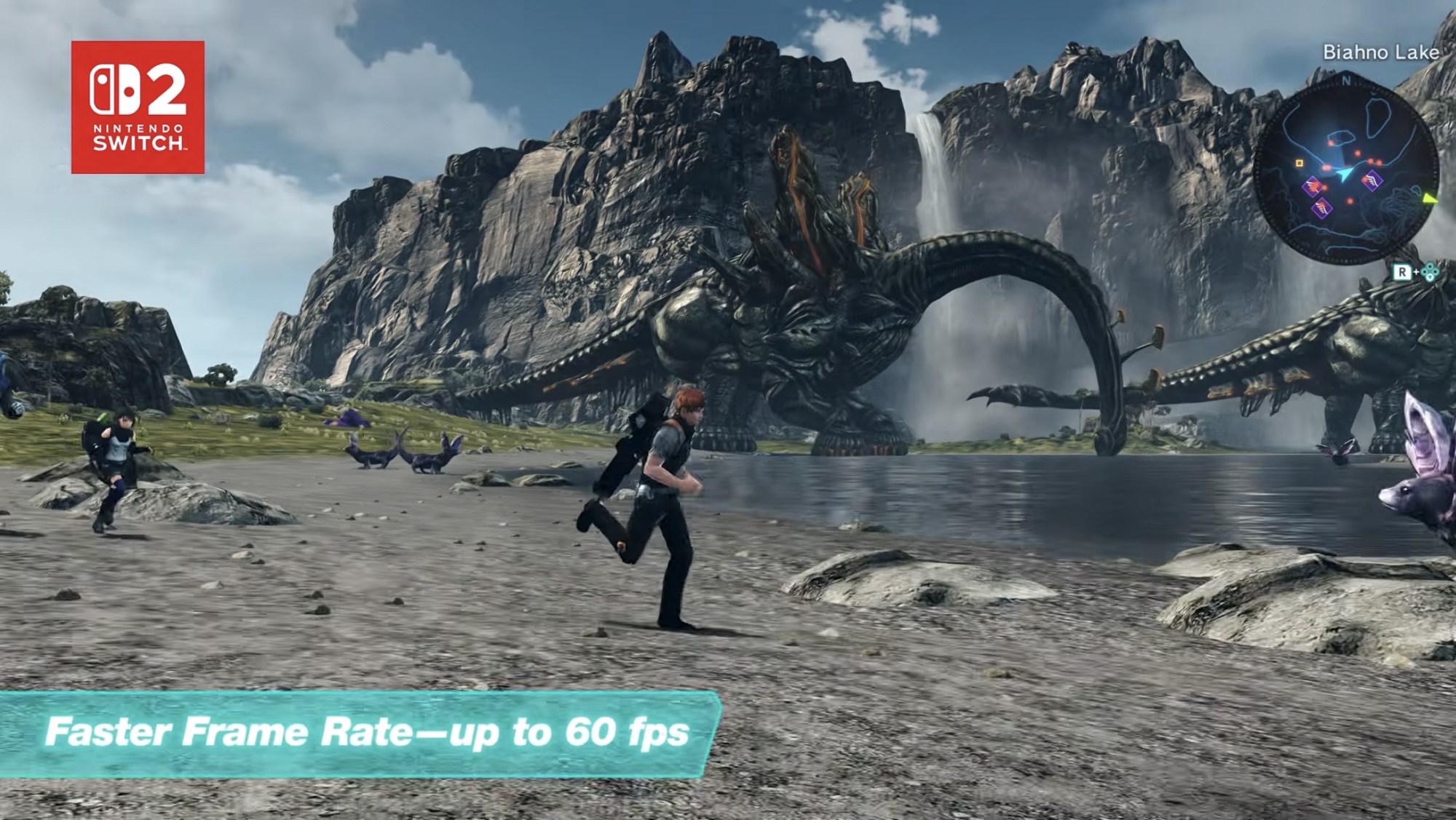Click the yellow-green arrow at minimap edge

(1430, 197)
